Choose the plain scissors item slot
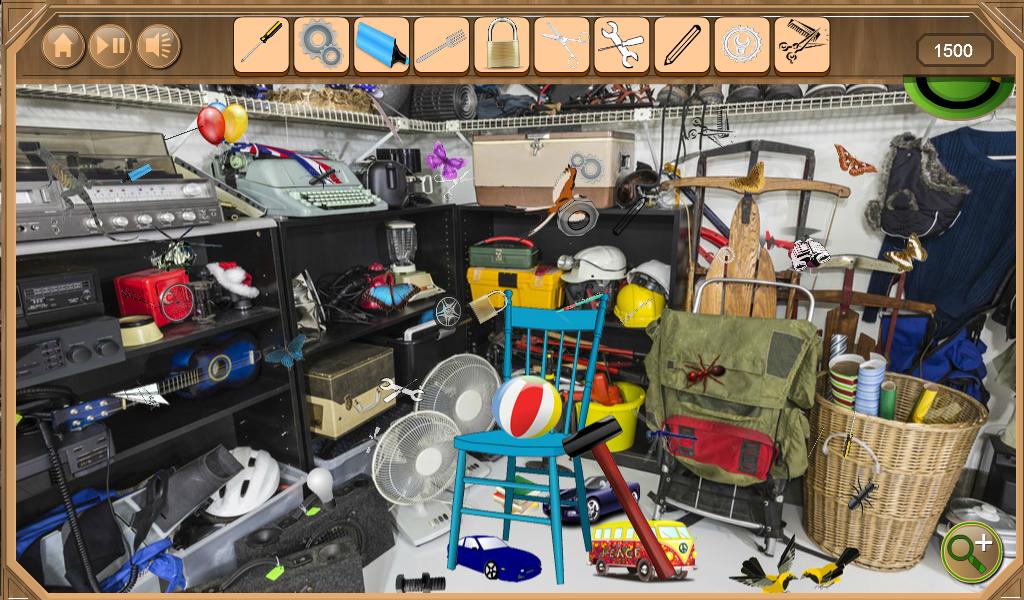This screenshot has width=1024, height=600. click(561, 45)
